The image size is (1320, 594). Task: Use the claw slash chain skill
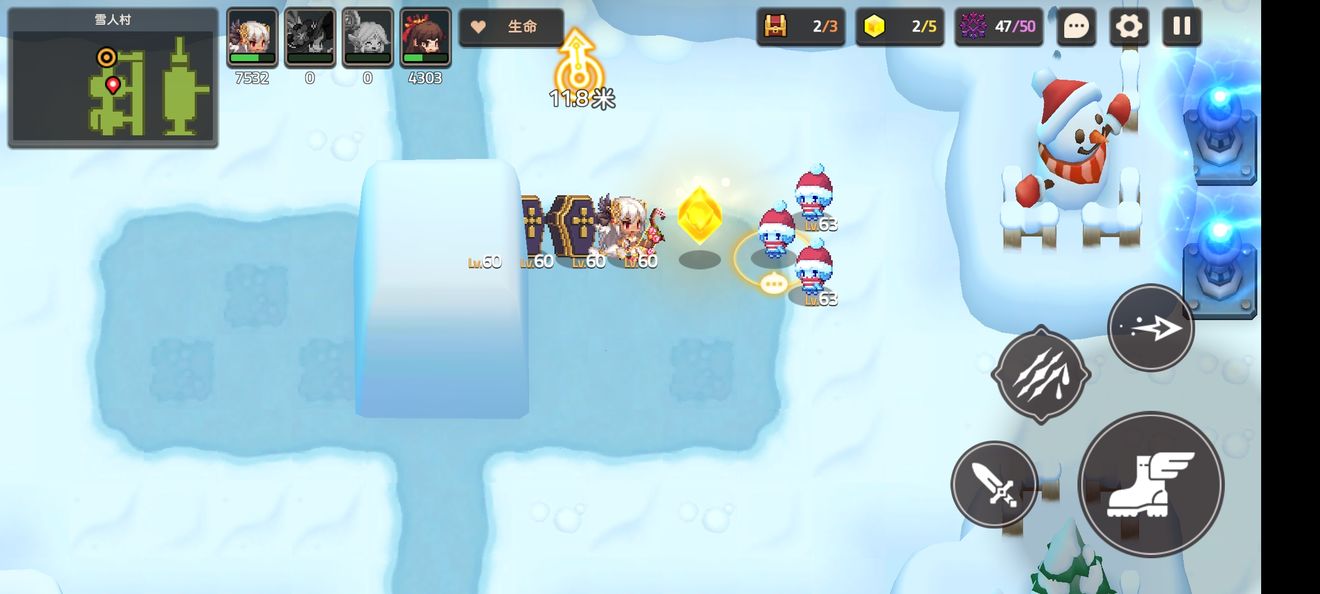(1040, 374)
